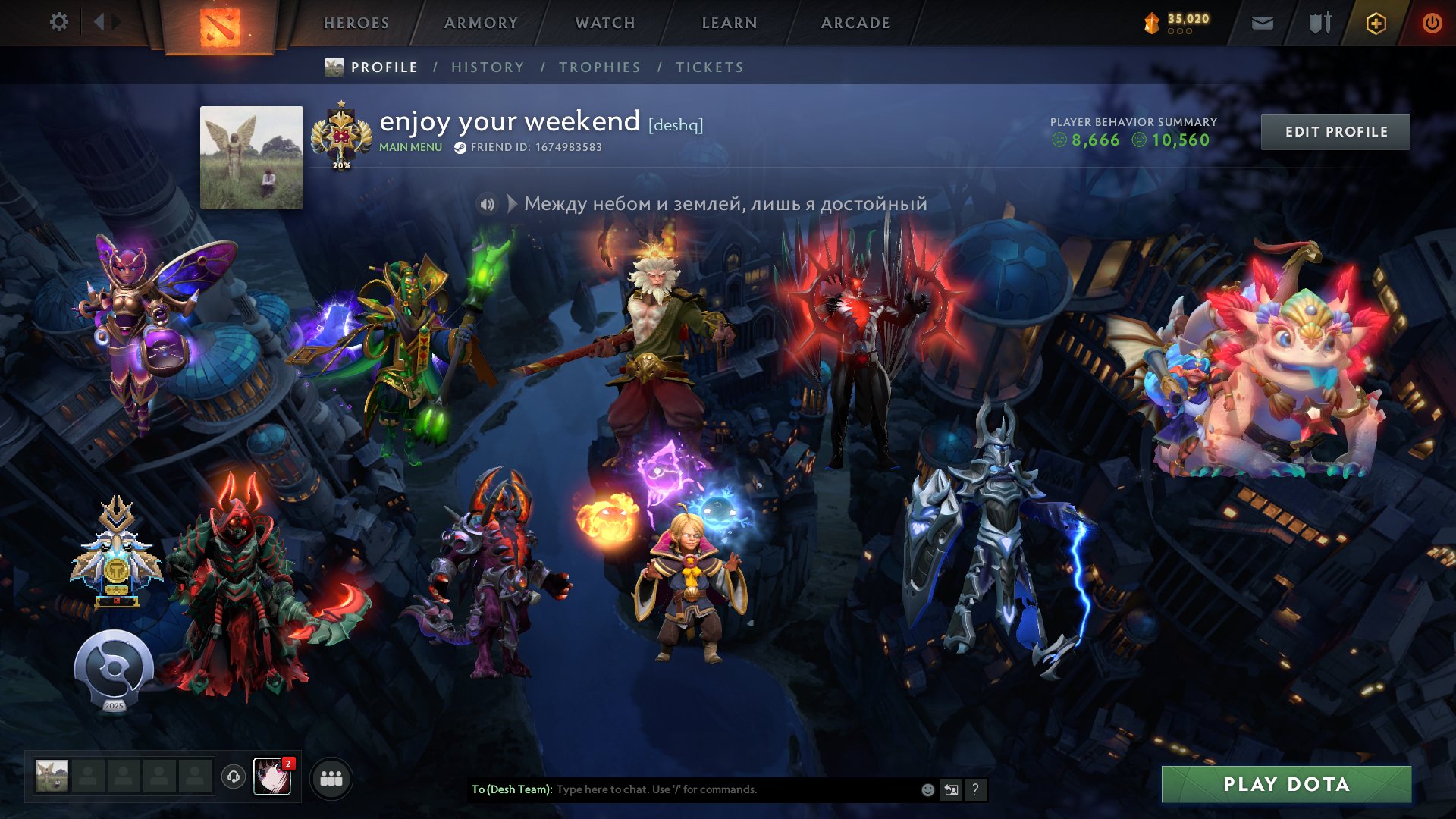Open the emoticon picker in the chat bar
Image resolution: width=1456 pixels, height=819 pixels.
(x=927, y=789)
